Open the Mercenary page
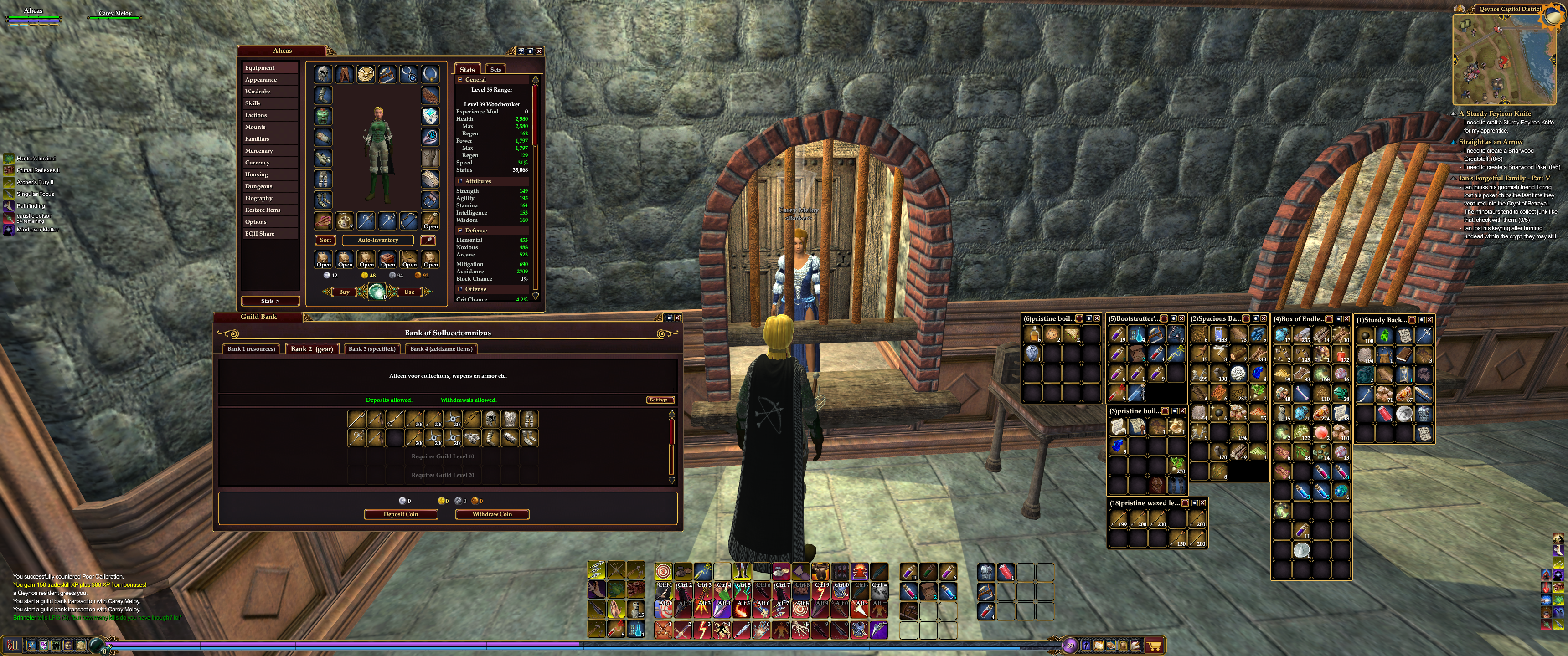 click(259, 151)
